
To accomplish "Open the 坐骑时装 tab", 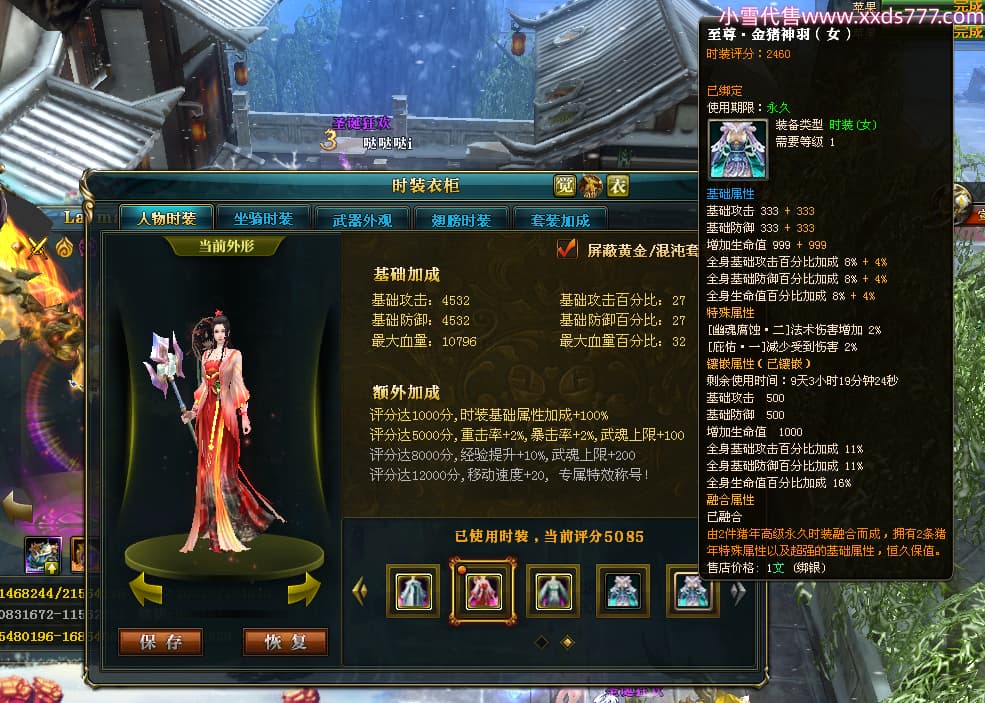I will tap(263, 219).
